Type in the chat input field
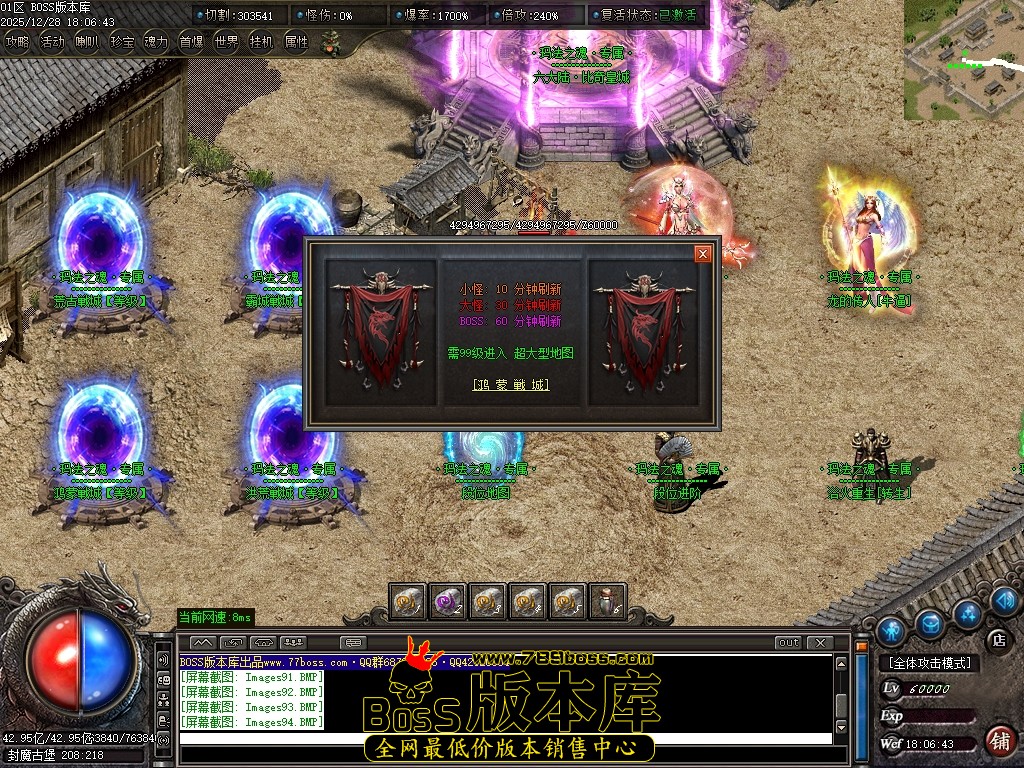This screenshot has width=1024, height=768. (x=505, y=739)
